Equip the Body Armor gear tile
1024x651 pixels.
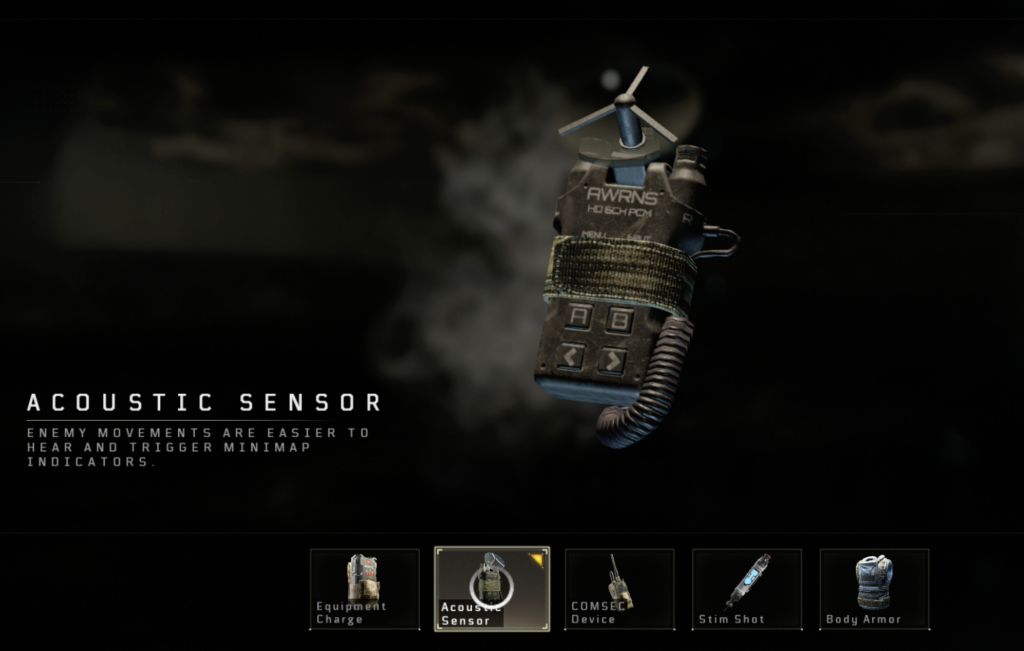click(x=873, y=589)
